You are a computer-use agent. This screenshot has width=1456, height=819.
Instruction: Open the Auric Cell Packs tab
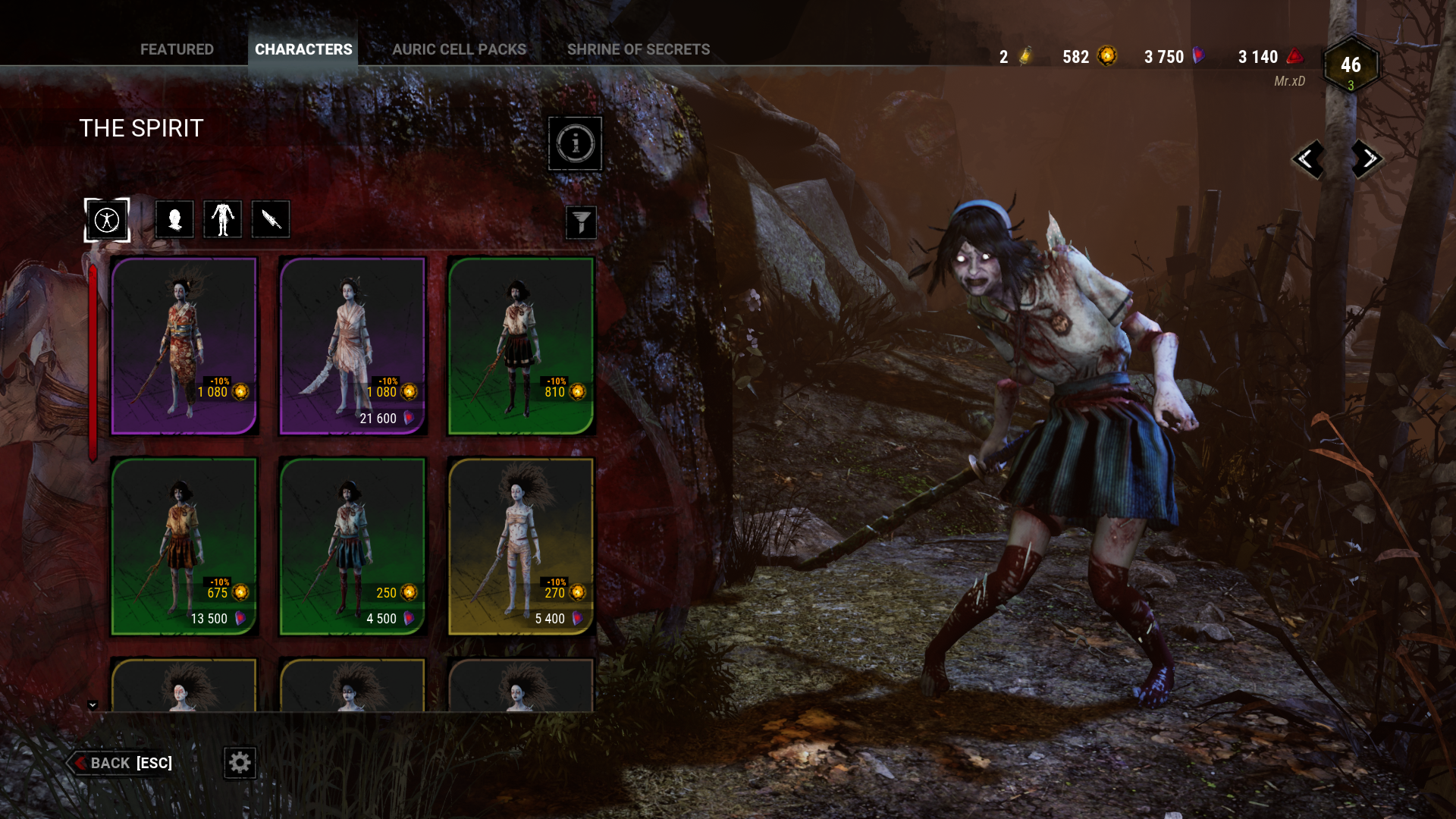point(459,49)
